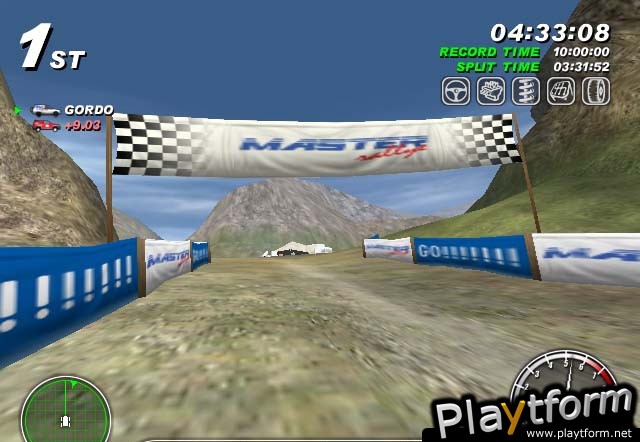Select the red rival car entry
Image resolution: width=640 pixels, height=442 pixels.
(x=45, y=125)
